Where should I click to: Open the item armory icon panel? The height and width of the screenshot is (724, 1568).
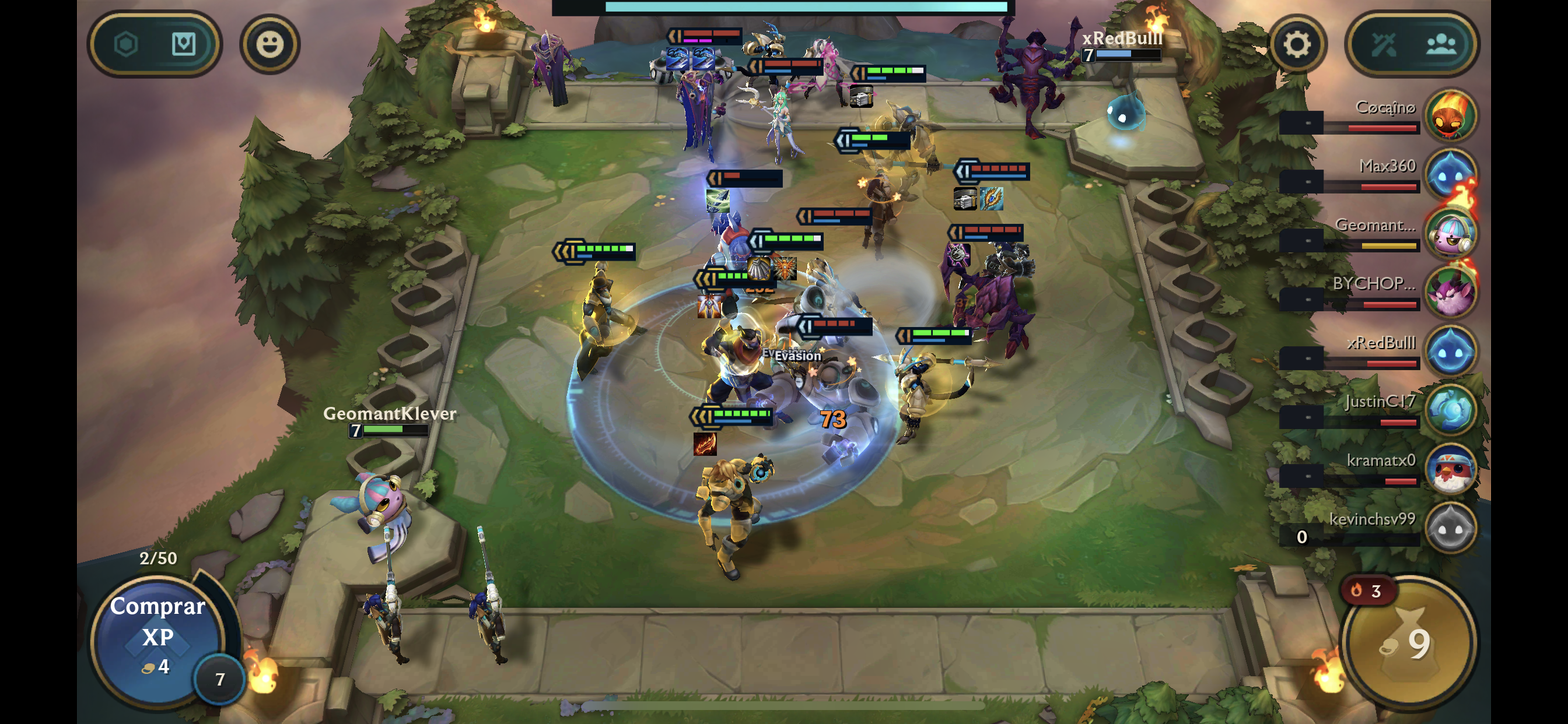(183, 44)
